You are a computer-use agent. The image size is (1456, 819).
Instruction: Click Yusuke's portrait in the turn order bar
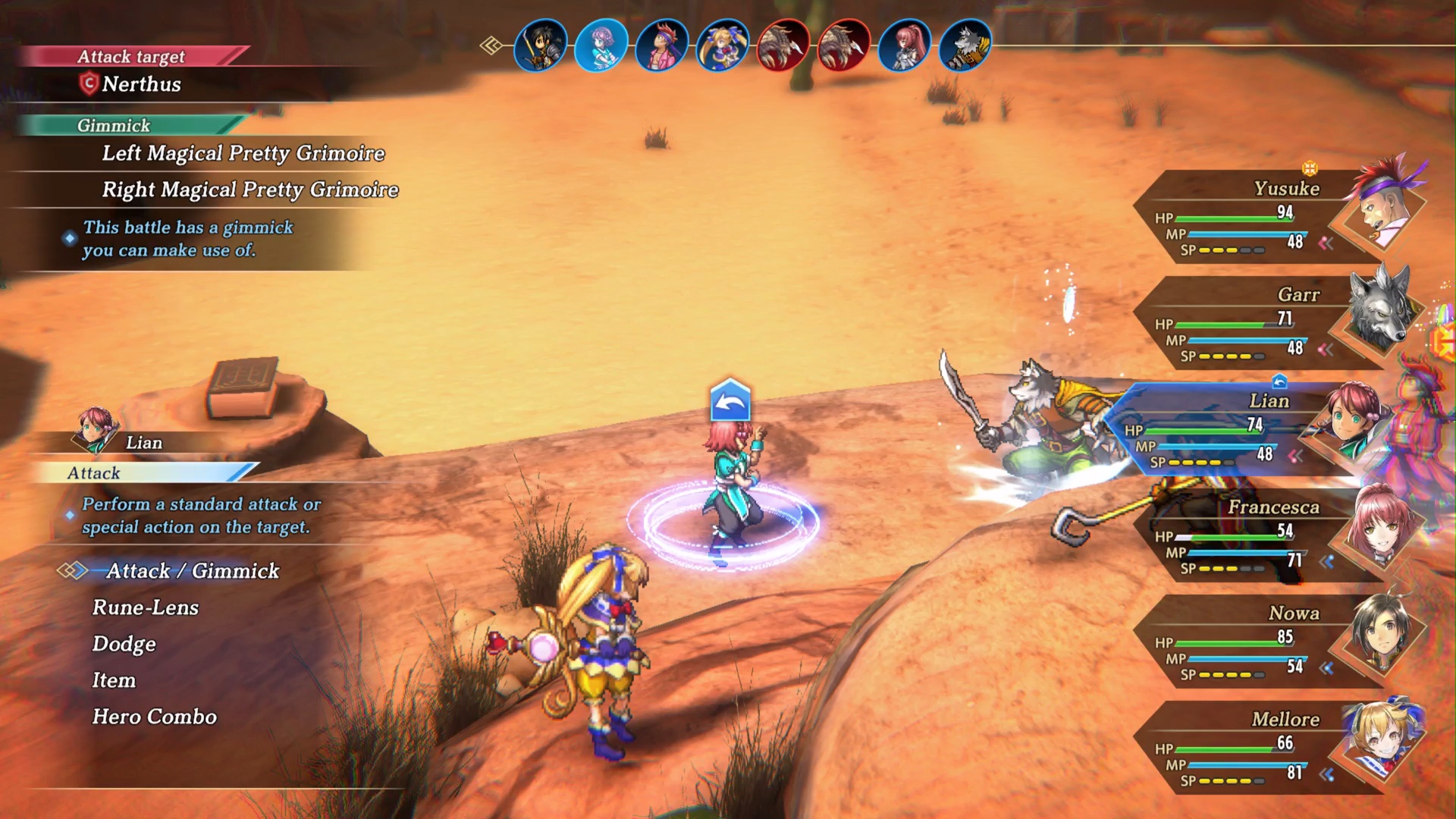[x=662, y=45]
